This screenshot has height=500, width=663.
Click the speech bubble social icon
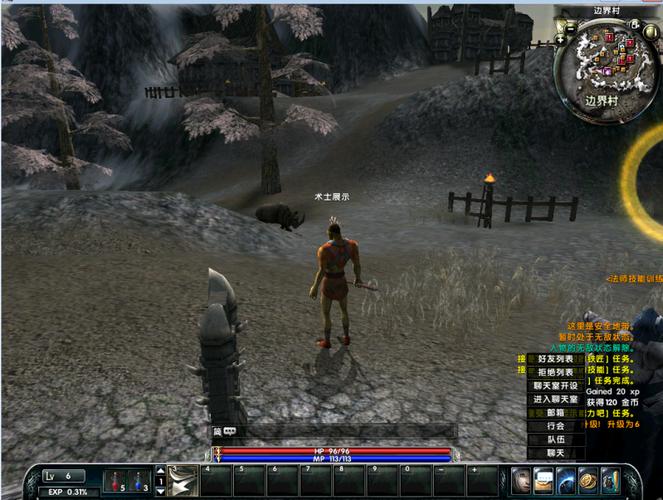(544, 480)
